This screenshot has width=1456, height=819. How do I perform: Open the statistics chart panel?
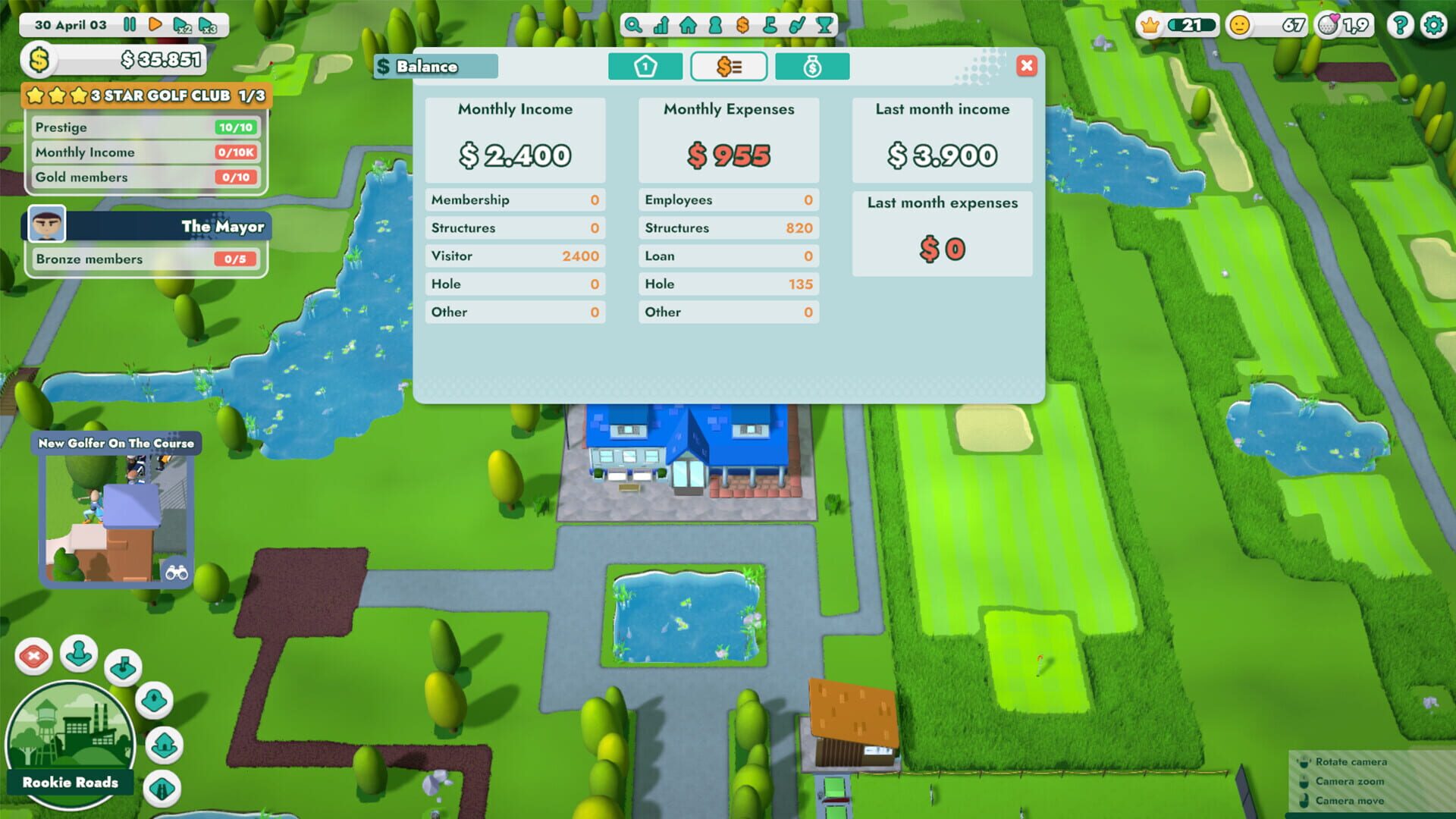pos(661,25)
